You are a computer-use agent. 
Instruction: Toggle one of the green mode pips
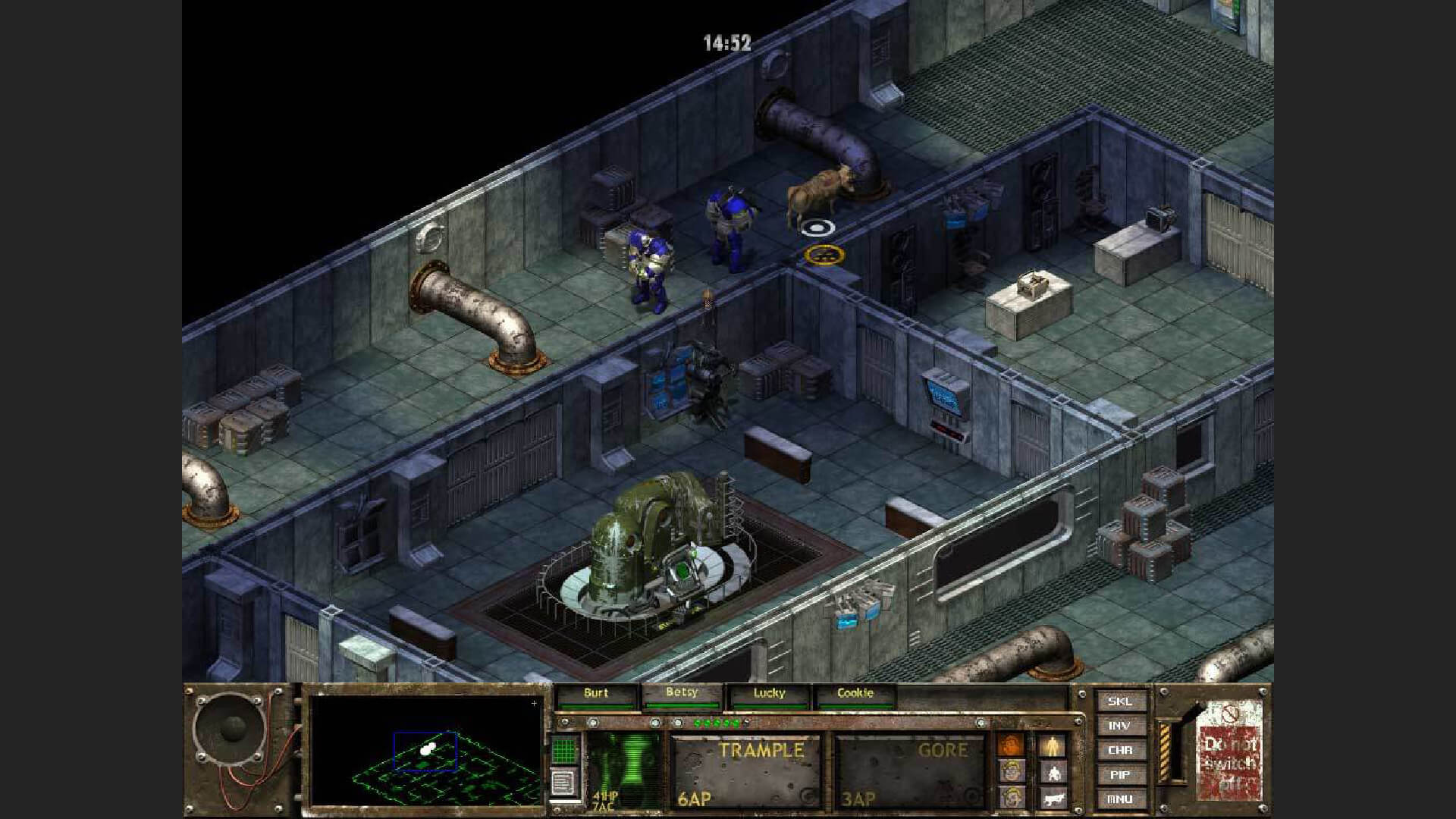717,723
